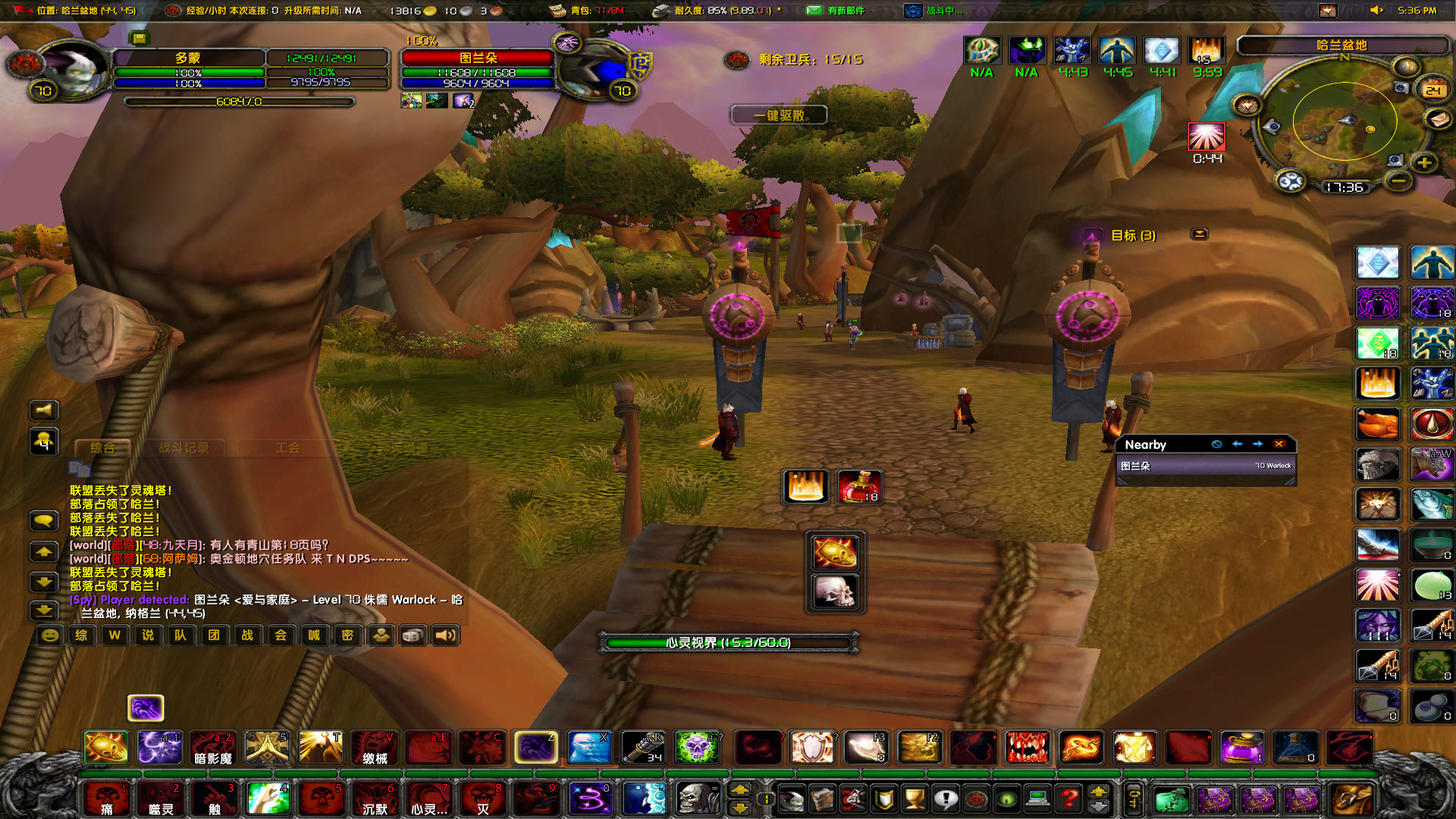Open new mail via the minimap envelope icon
The height and width of the screenshot is (819, 1456).
click(1436, 120)
